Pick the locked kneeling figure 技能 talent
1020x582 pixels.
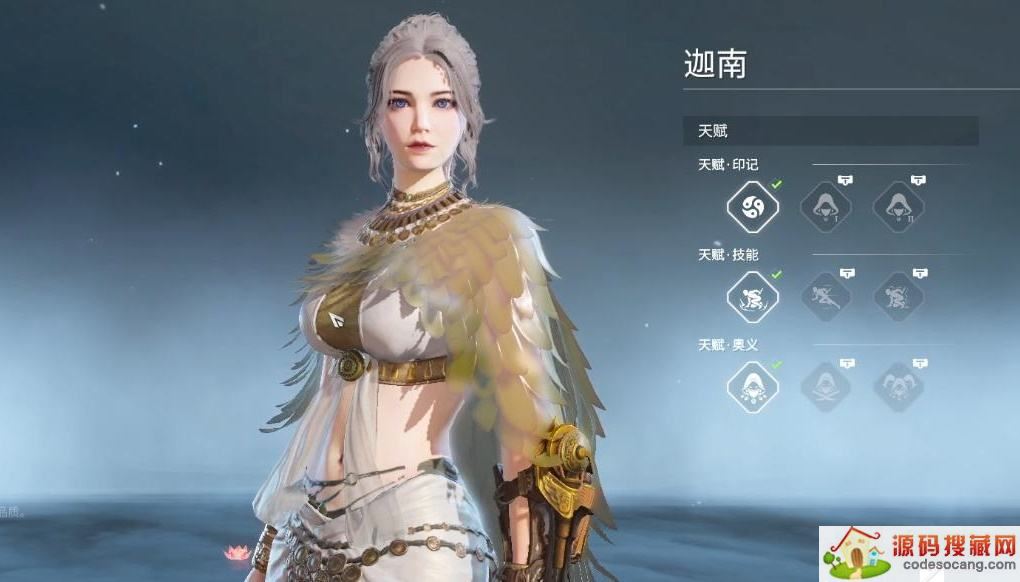pyautogui.click(x=898, y=297)
